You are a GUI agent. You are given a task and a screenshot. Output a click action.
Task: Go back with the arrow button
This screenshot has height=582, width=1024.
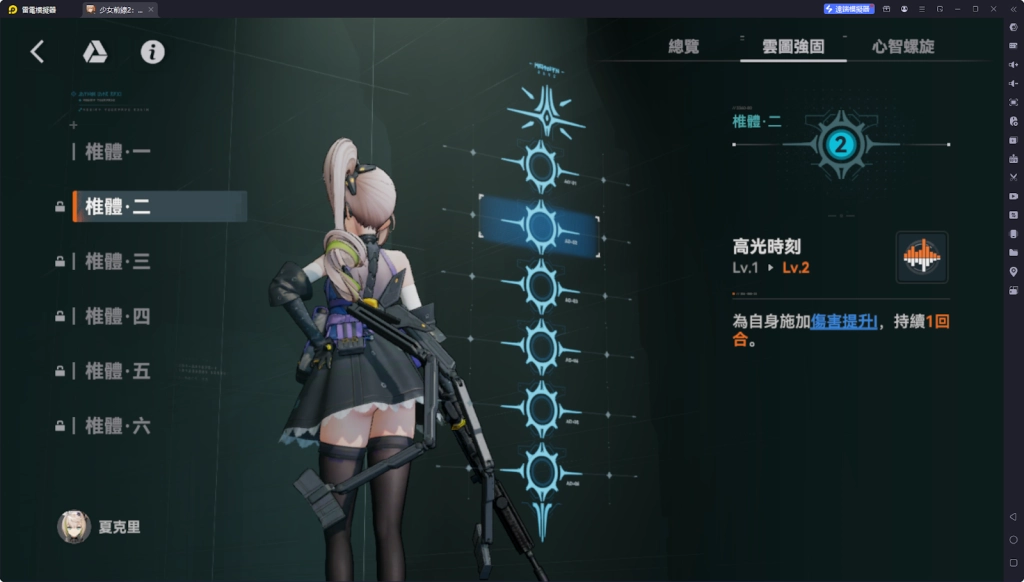[x=38, y=52]
